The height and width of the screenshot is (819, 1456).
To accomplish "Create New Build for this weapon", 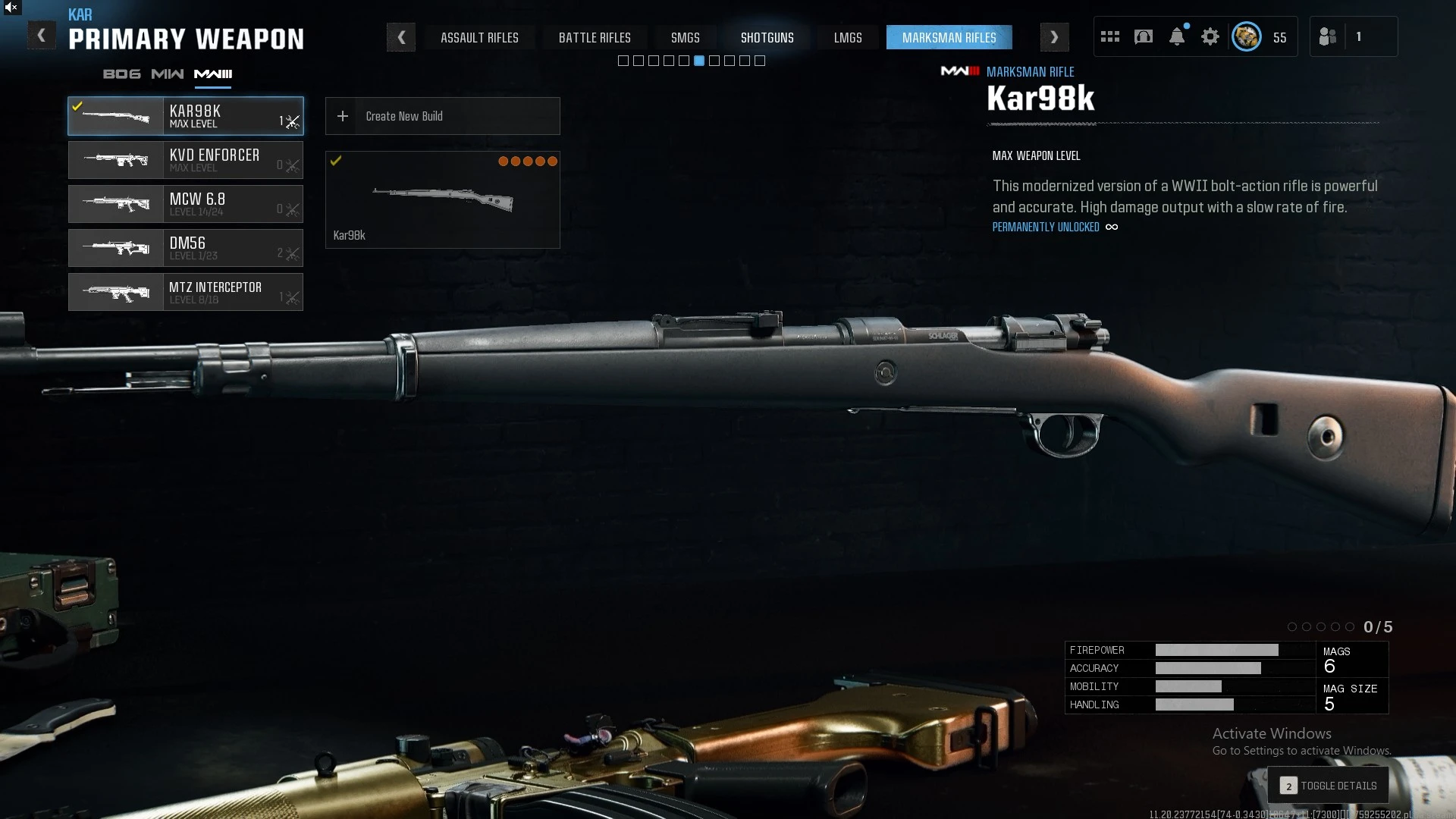I will point(443,116).
